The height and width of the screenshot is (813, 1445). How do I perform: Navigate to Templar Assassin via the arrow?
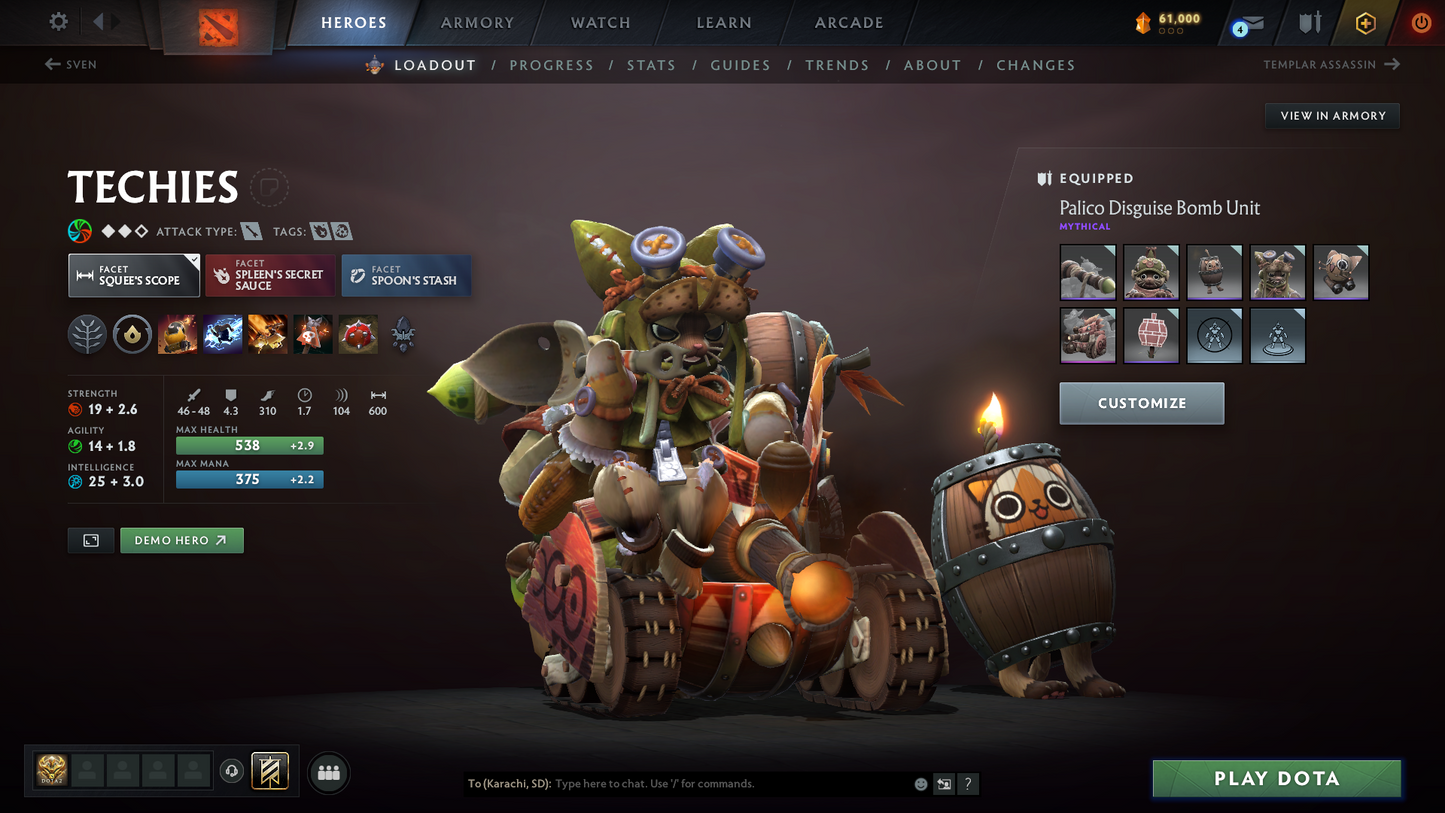1392,64
